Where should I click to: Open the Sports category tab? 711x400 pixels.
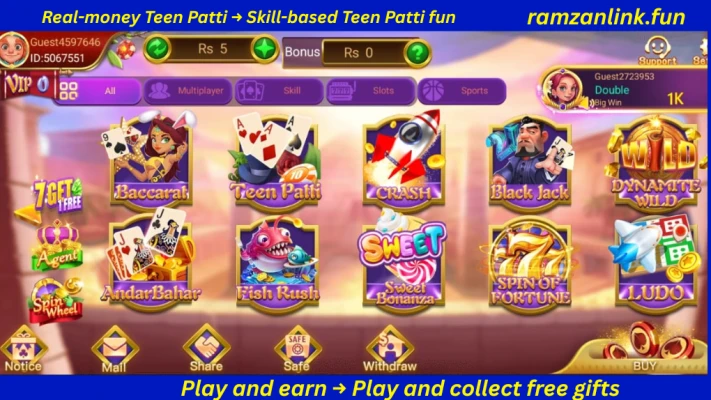coord(461,91)
